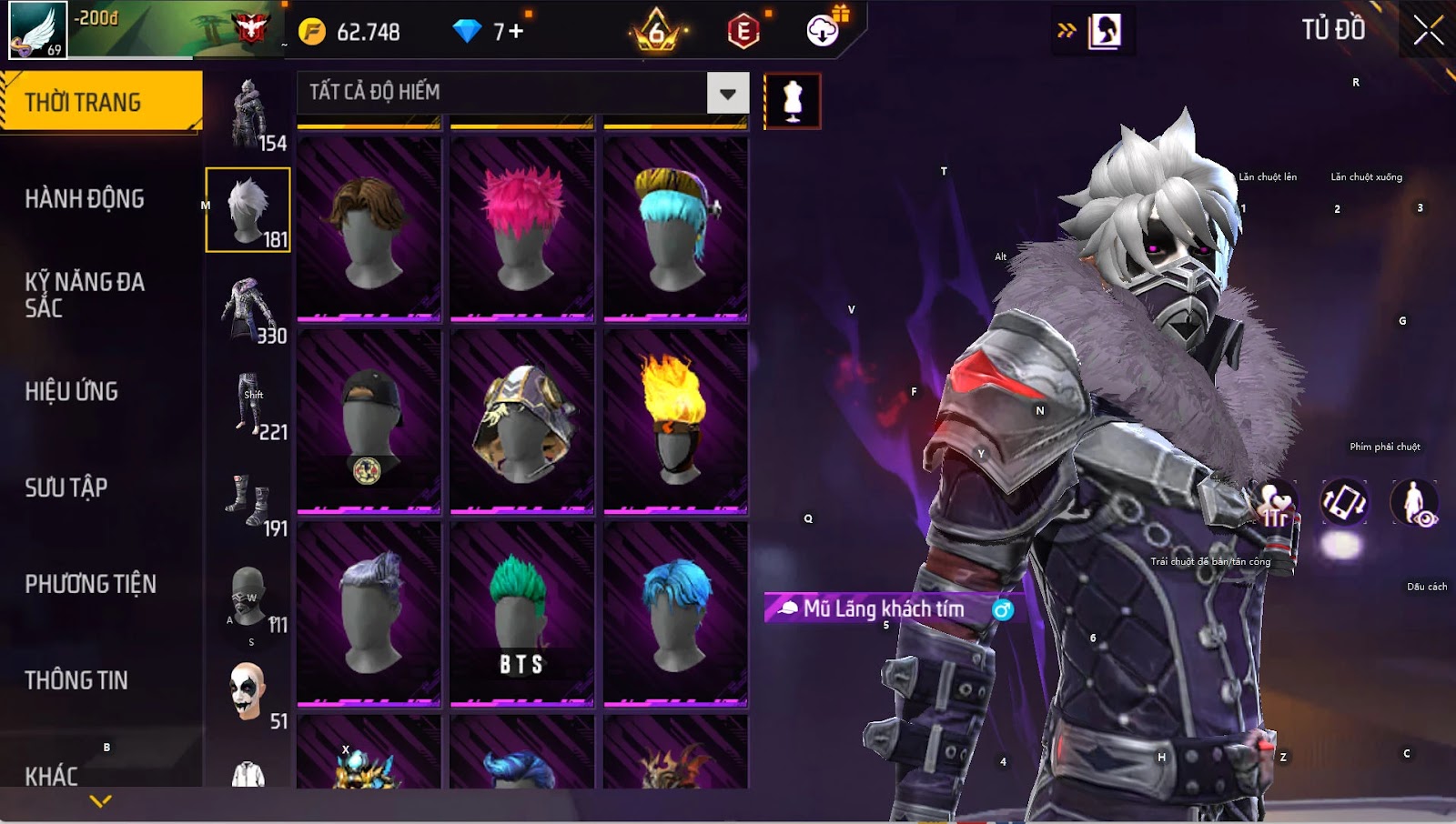
Task: Open the full outfit set category with 154
Action: pos(248,115)
